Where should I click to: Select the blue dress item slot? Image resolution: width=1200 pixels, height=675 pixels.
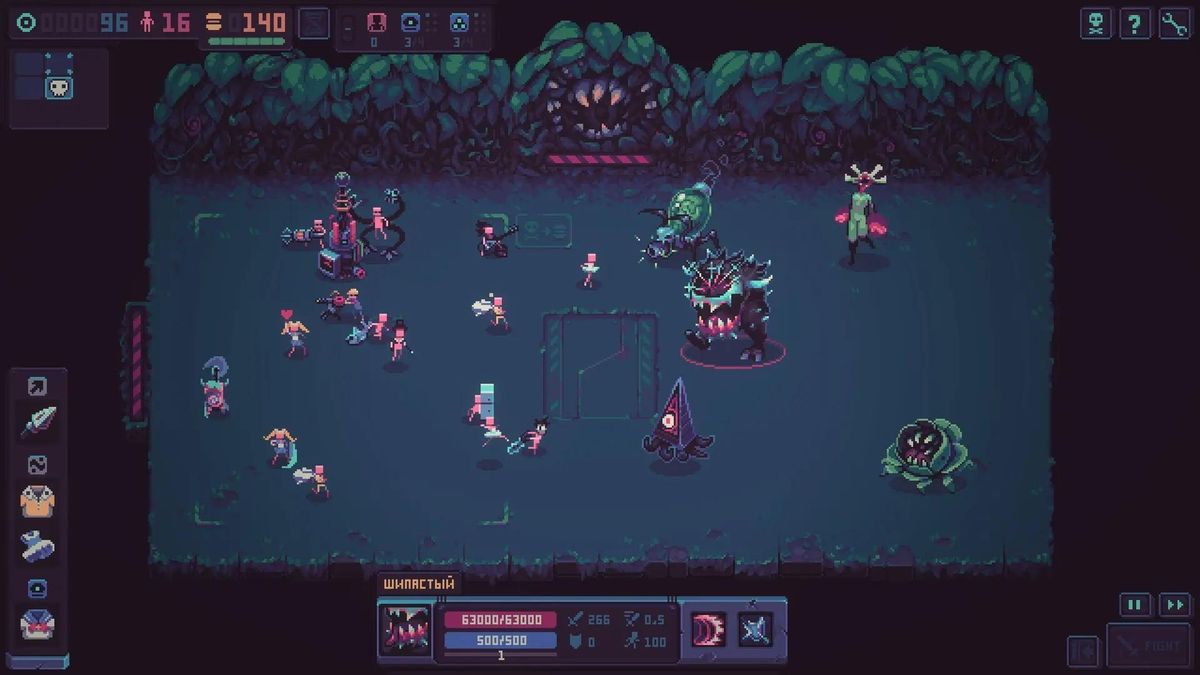click(x=38, y=545)
